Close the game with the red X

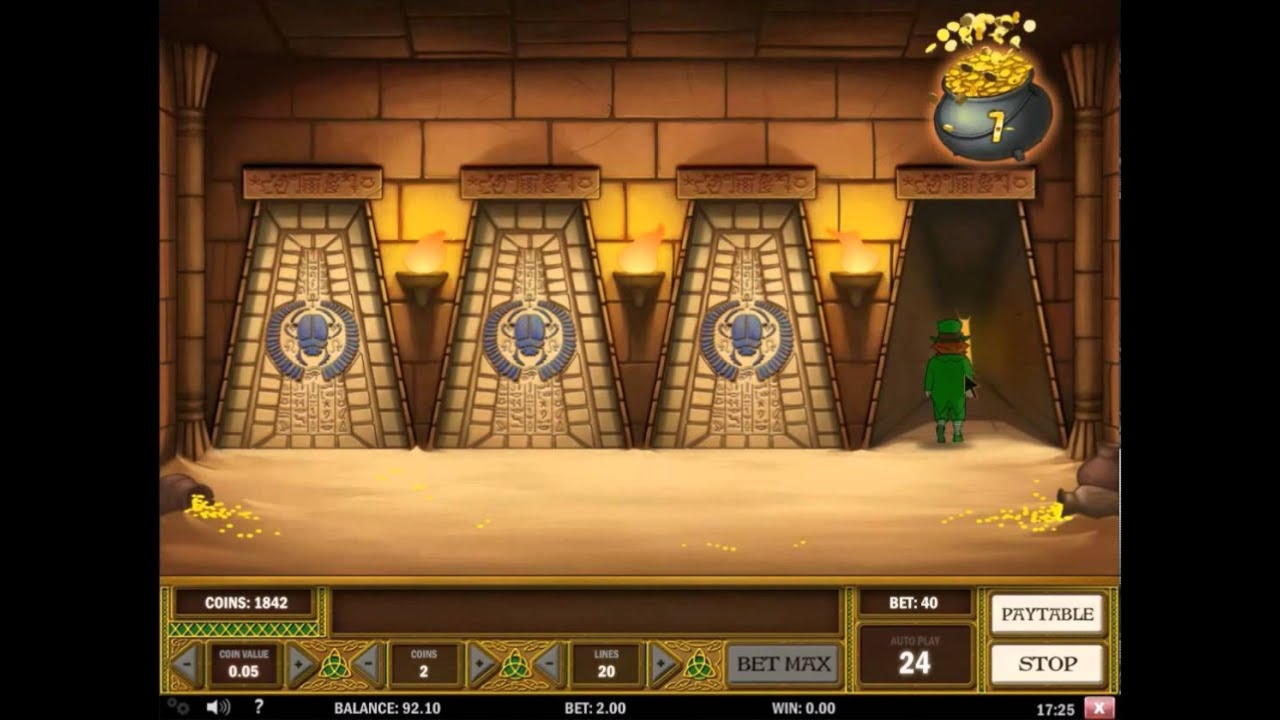click(x=1098, y=708)
